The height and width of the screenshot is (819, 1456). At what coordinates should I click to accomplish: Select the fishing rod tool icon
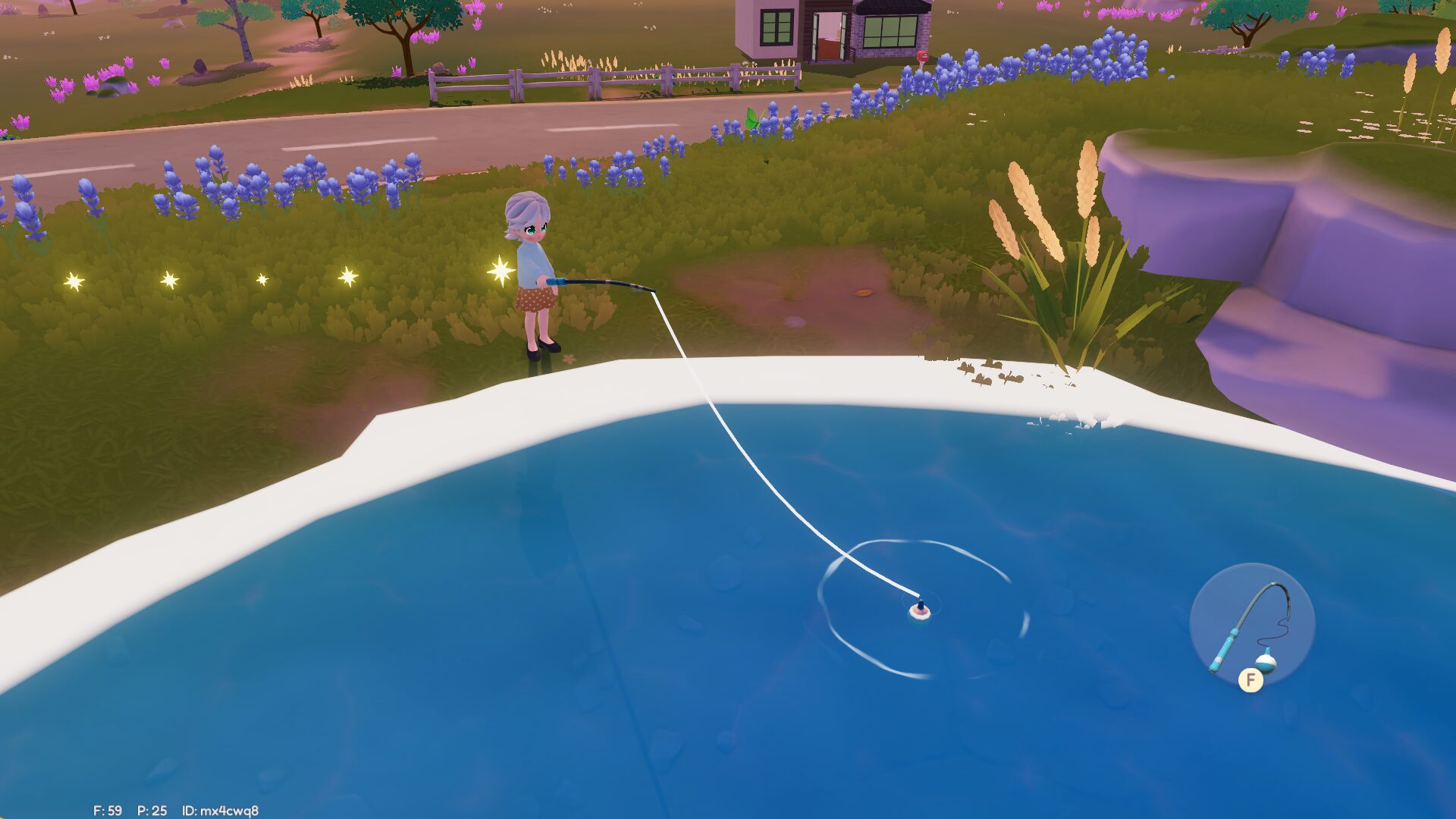[1251, 626]
